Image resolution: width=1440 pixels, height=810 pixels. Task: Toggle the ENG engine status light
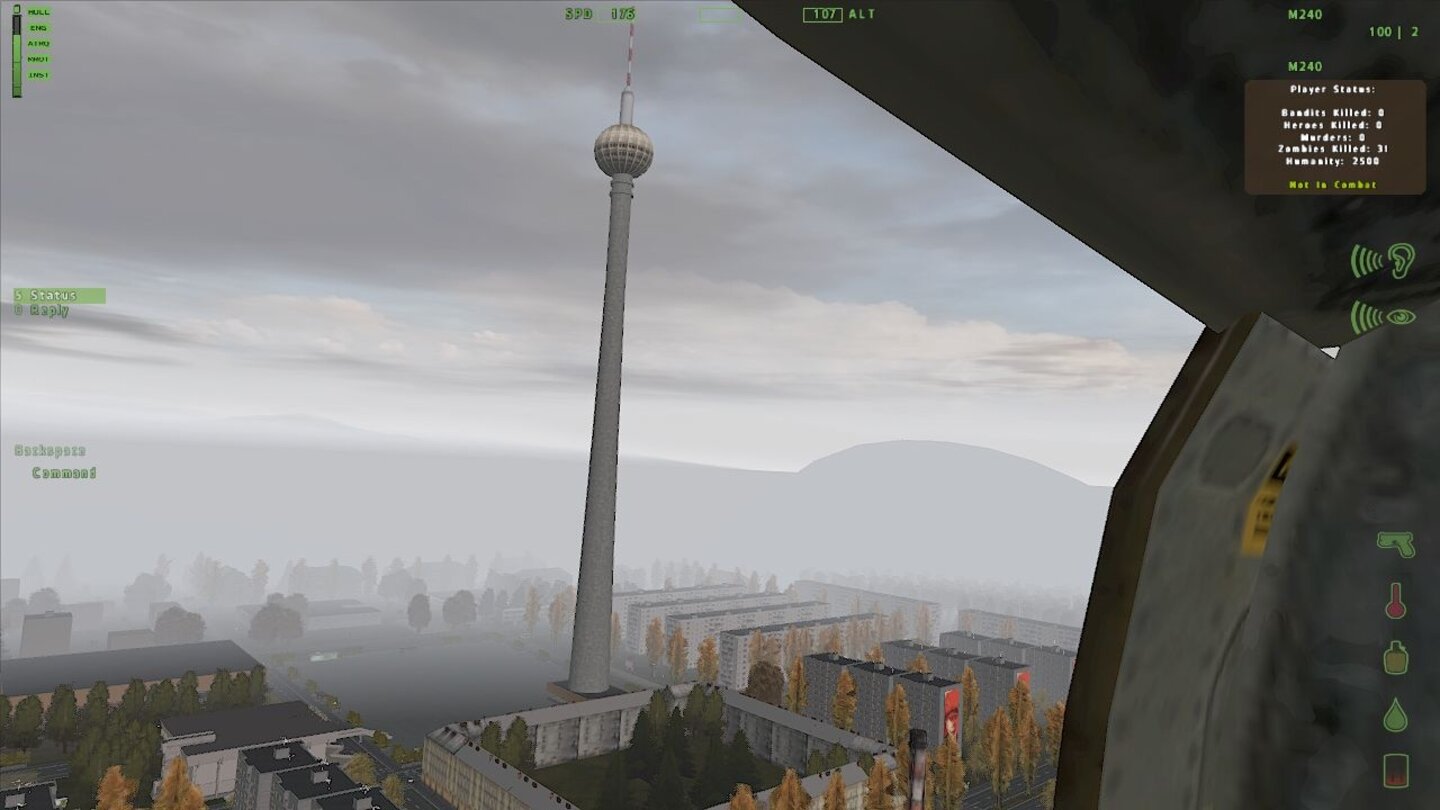tap(37, 27)
